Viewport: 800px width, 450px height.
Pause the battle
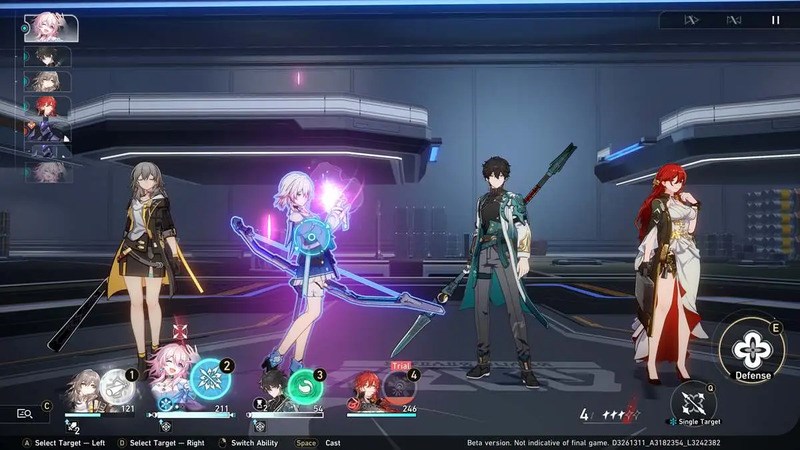tap(776, 19)
